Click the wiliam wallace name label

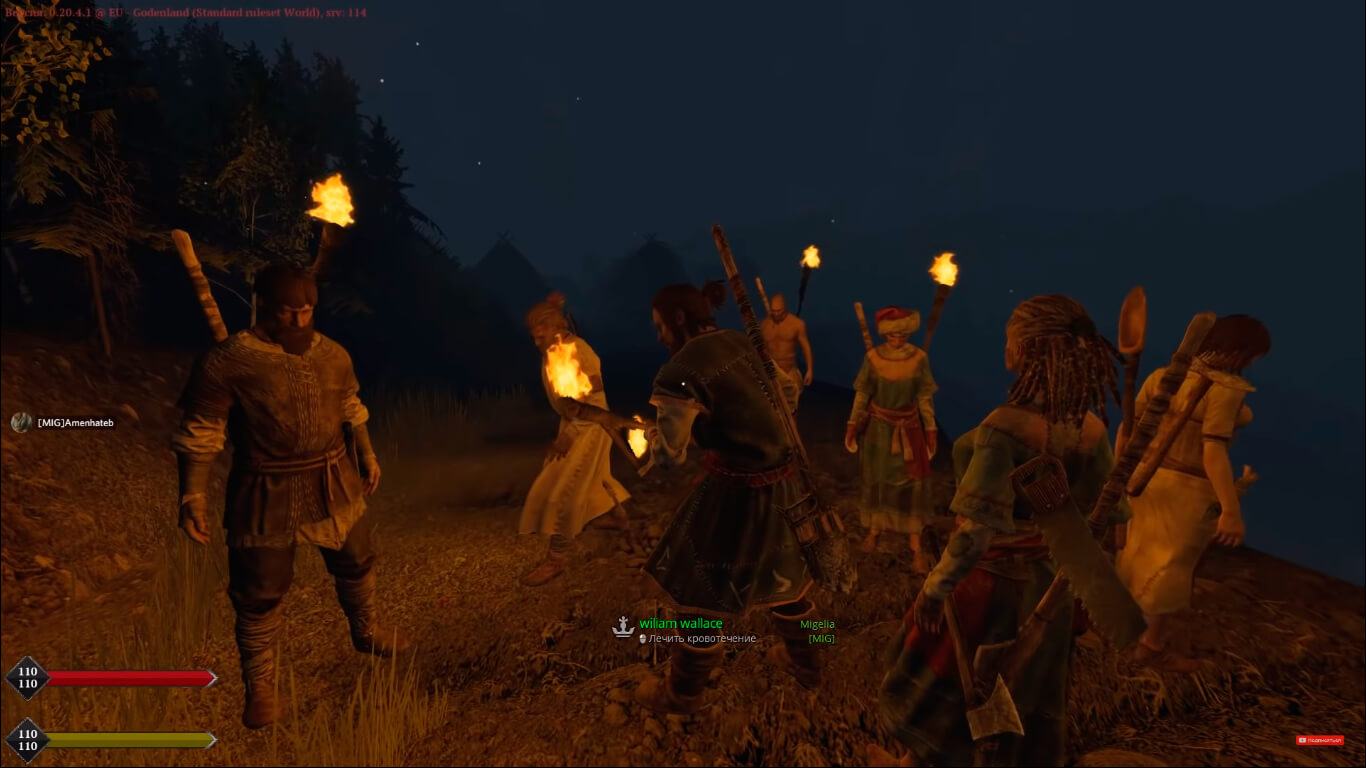680,624
